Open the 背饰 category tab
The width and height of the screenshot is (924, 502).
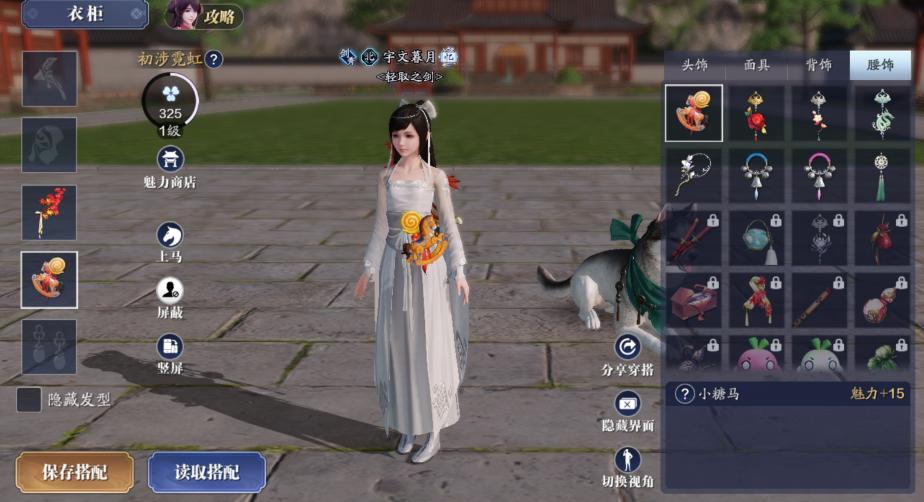(x=818, y=65)
